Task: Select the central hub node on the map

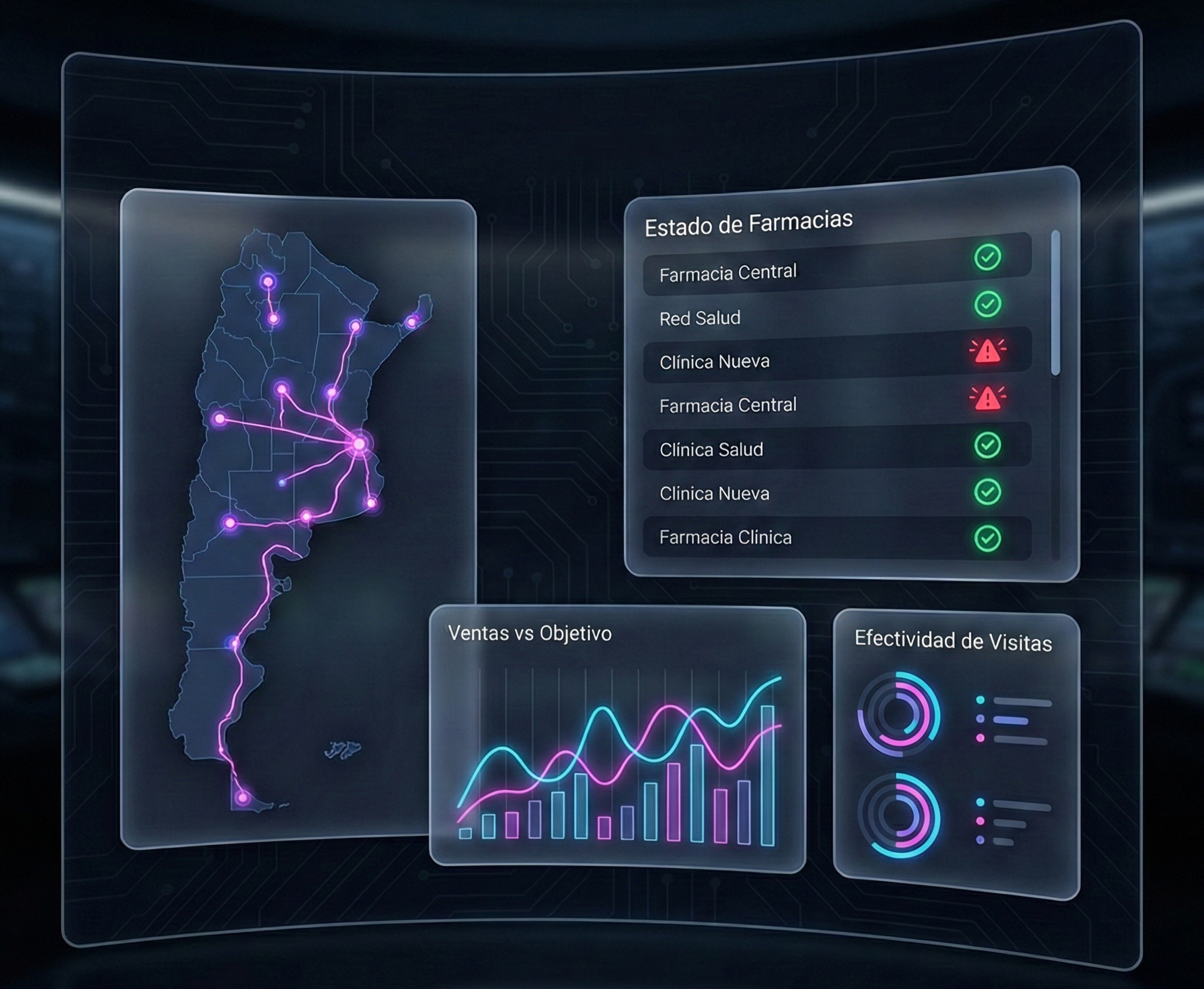Action: 359,444
